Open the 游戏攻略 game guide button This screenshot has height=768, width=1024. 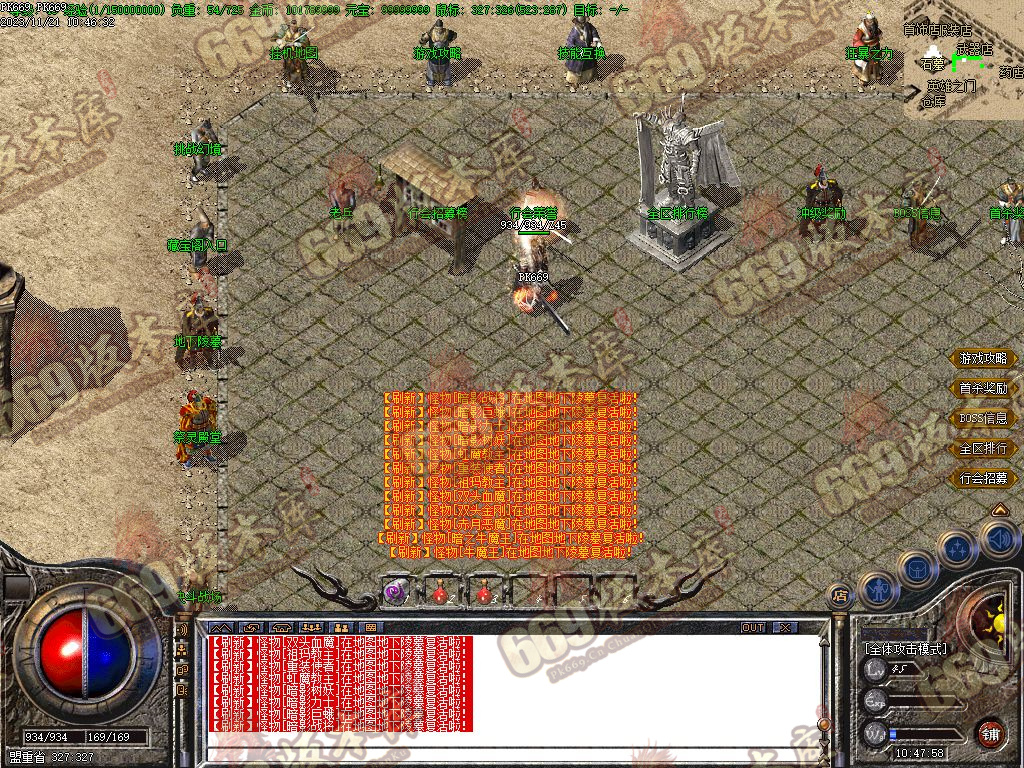pyautogui.click(x=985, y=359)
